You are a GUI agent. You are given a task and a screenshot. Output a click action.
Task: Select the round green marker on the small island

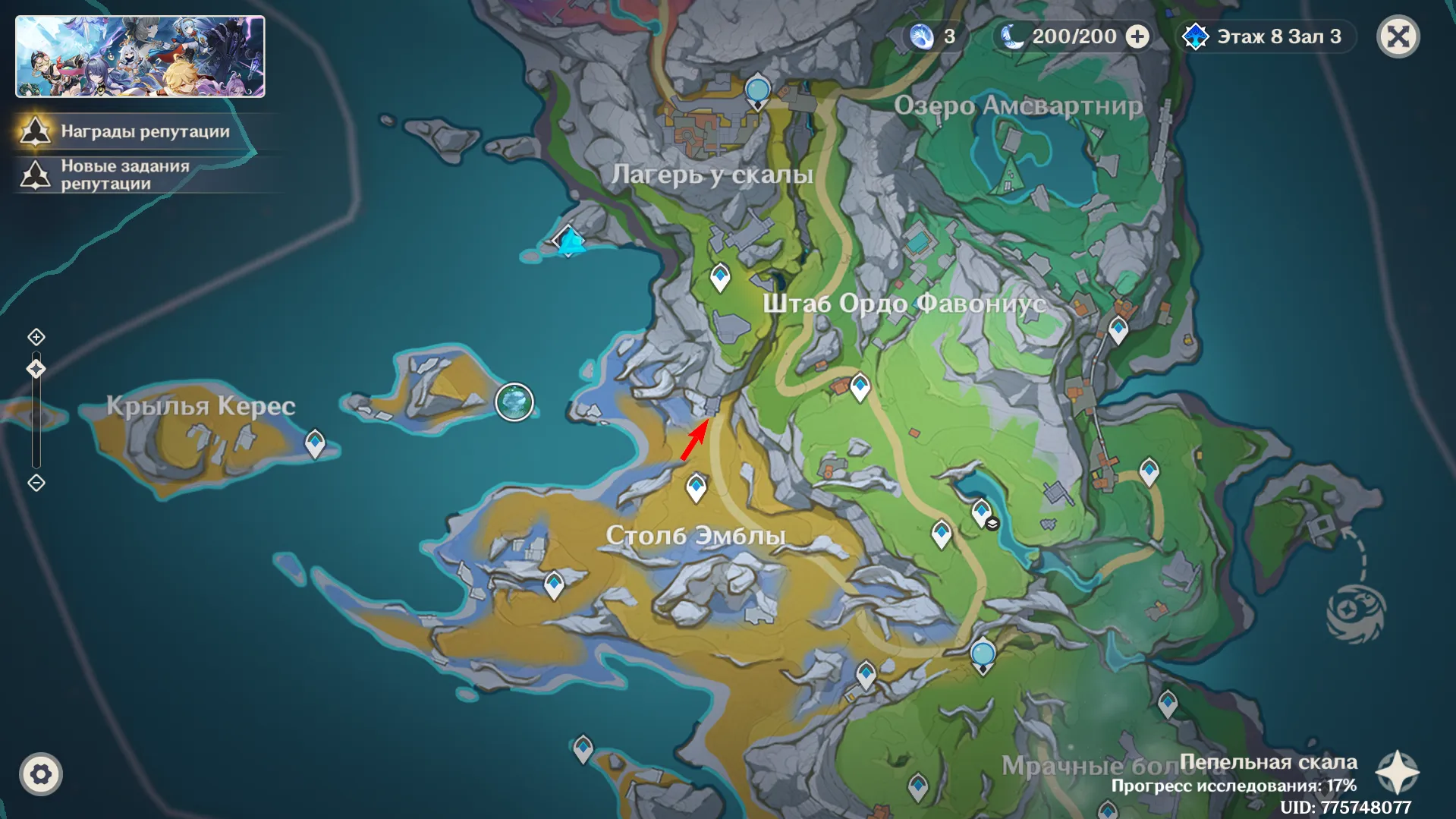pyautogui.click(x=514, y=402)
